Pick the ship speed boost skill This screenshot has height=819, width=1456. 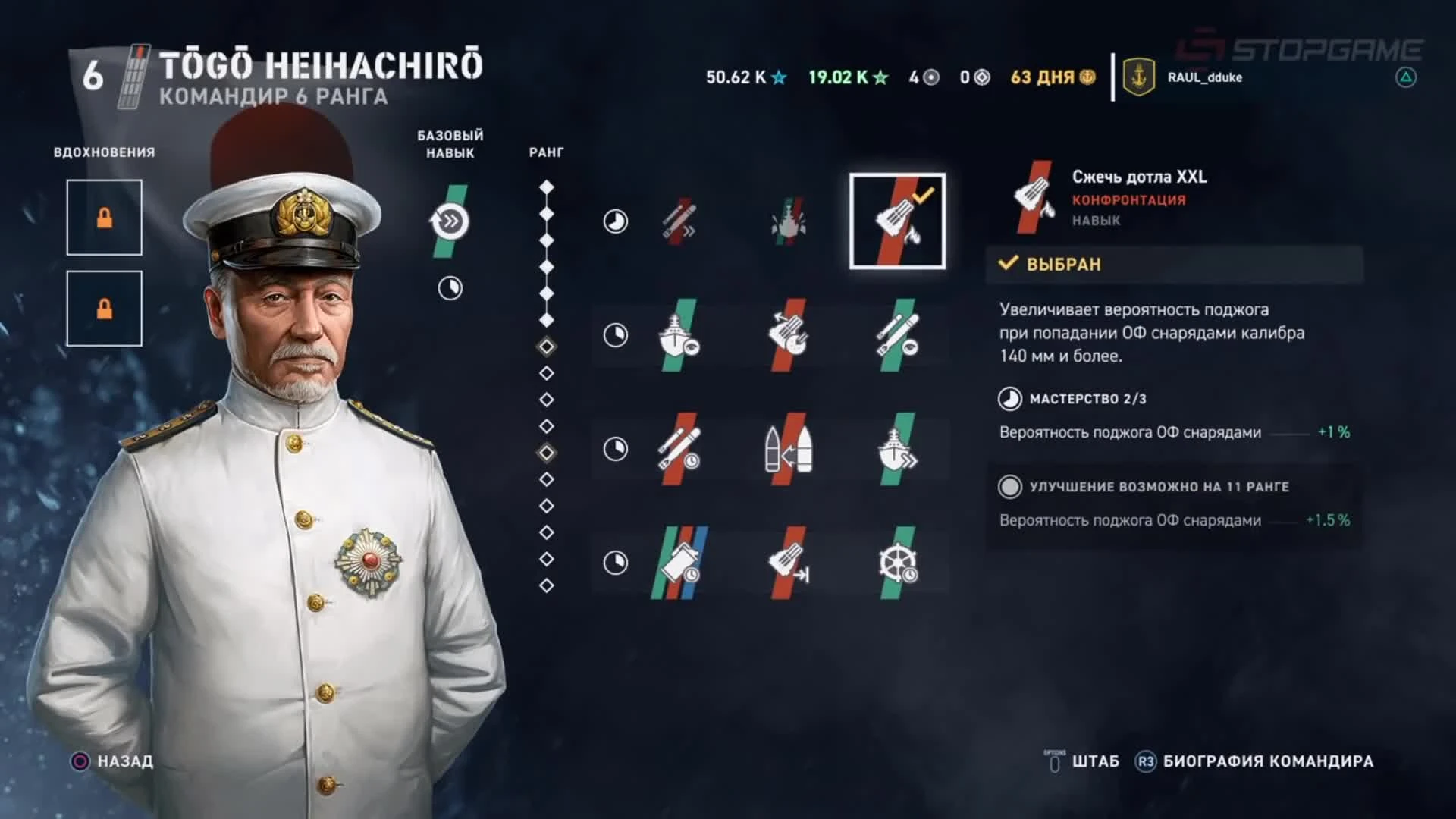click(x=899, y=449)
